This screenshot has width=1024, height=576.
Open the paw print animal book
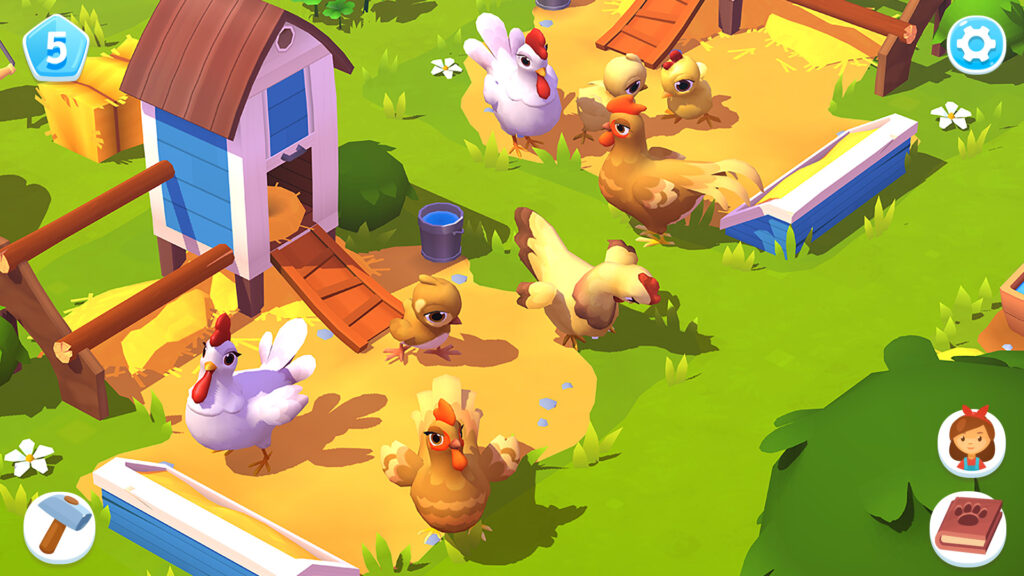click(967, 529)
